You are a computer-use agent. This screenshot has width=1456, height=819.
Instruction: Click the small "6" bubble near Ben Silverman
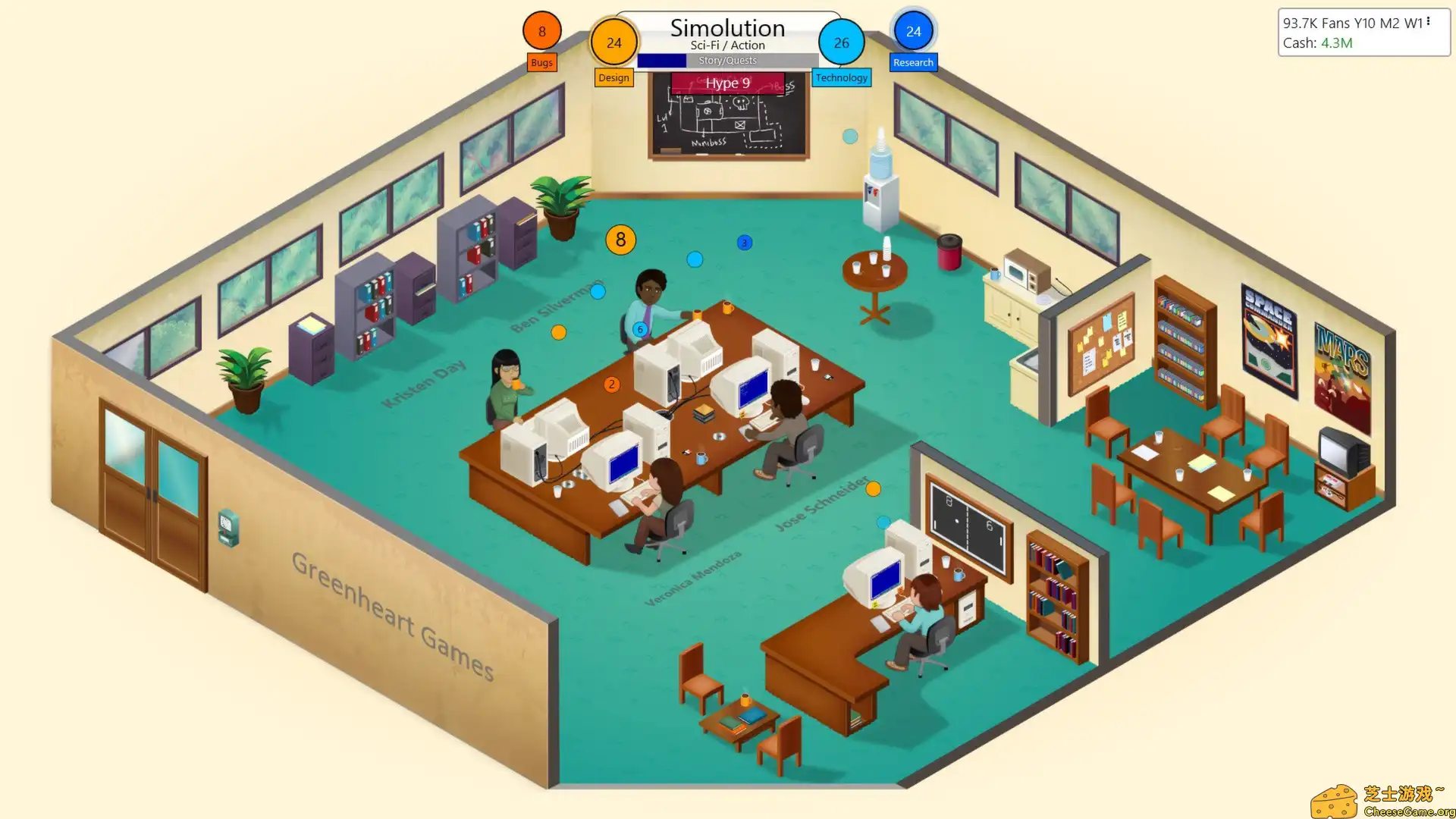(639, 328)
